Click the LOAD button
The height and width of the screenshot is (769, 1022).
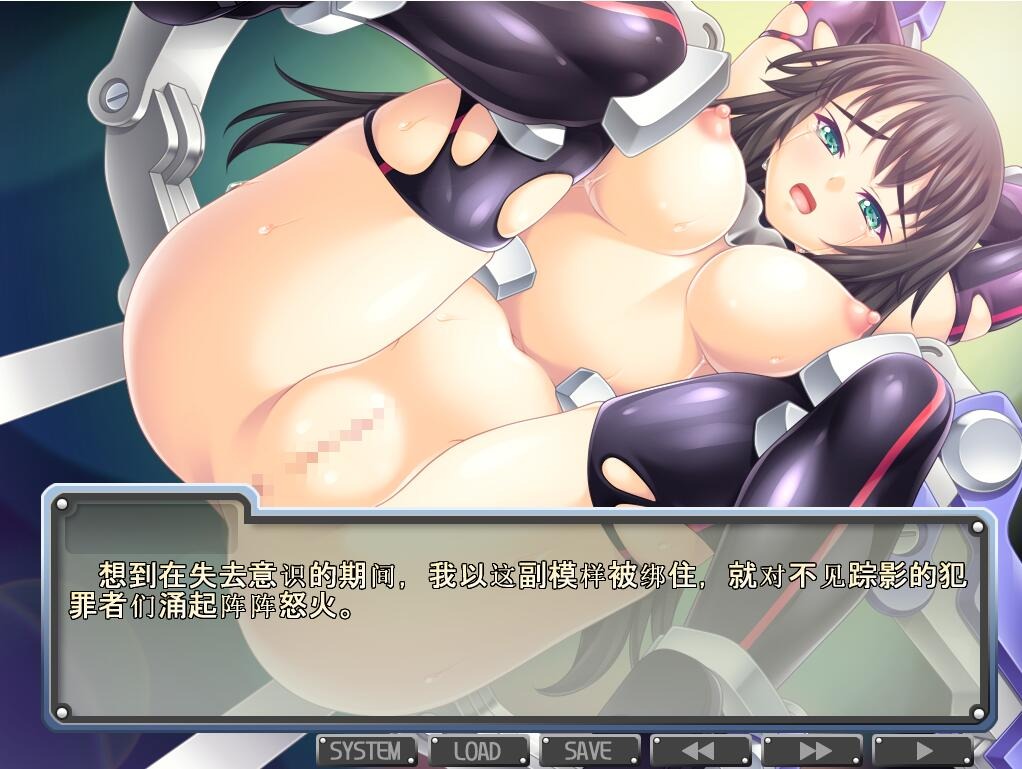[x=478, y=750]
